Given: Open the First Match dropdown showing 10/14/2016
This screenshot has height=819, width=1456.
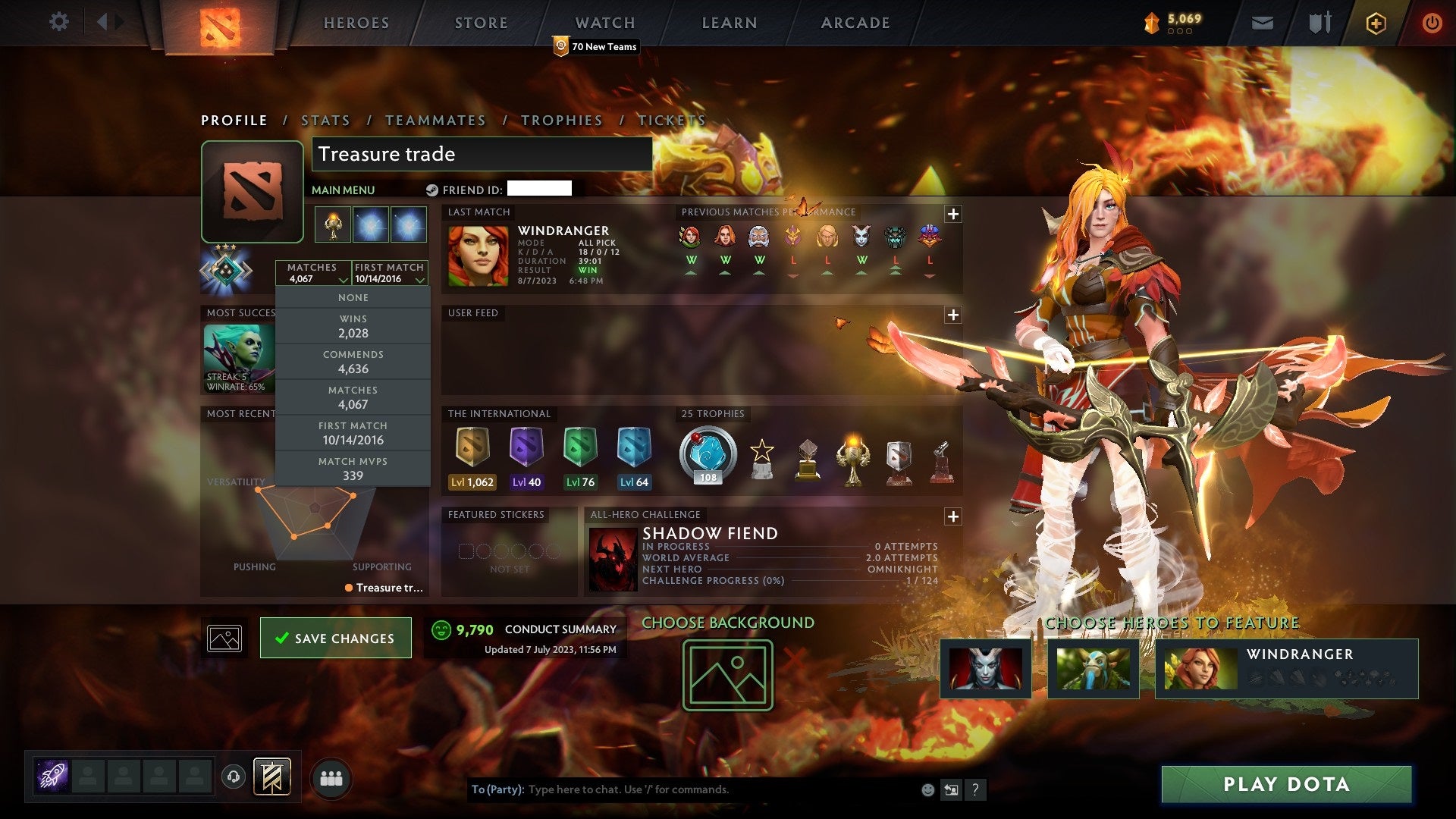Looking at the screenshot, I should (389, 273).
